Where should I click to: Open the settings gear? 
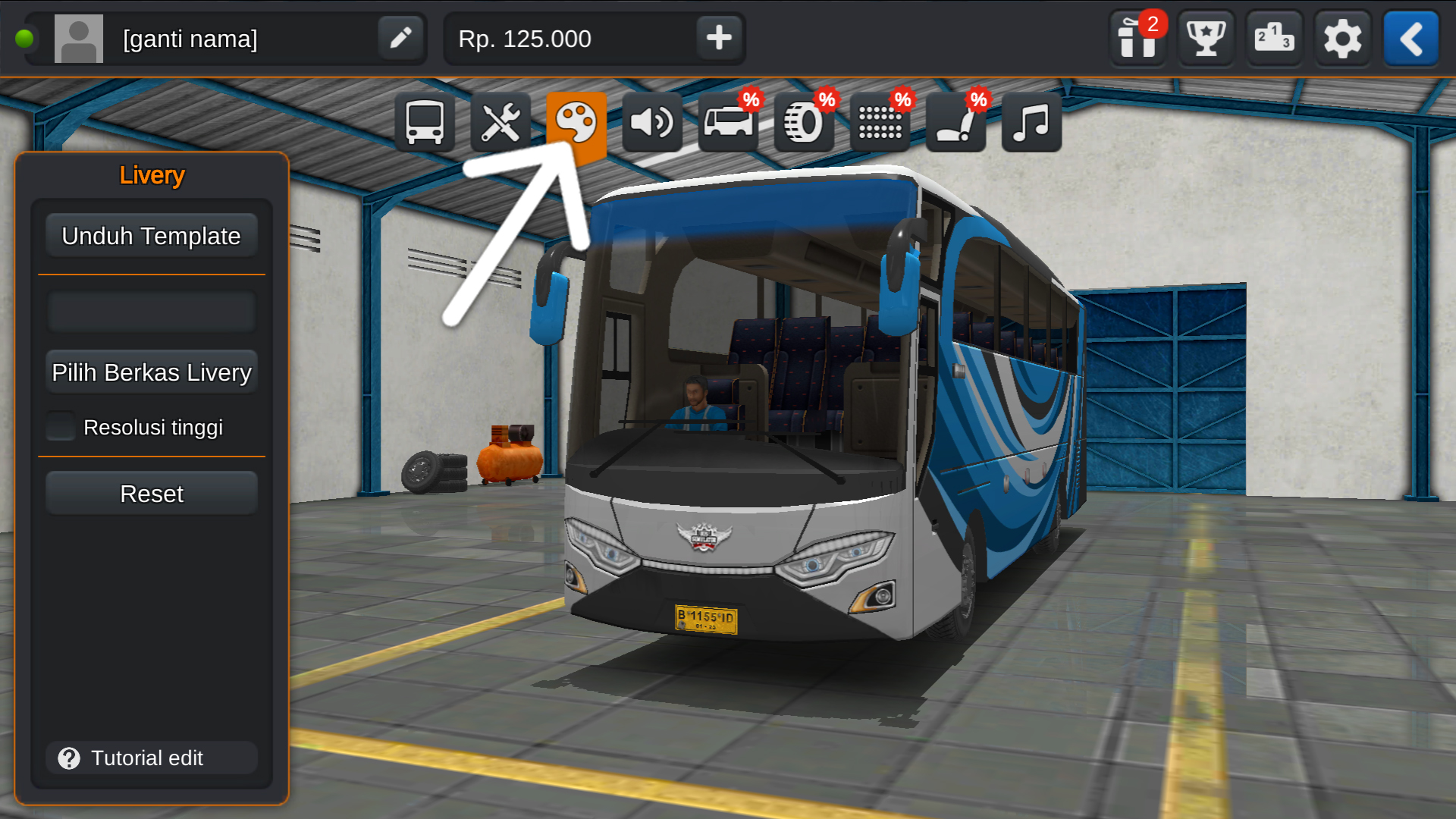(1341, 39)
